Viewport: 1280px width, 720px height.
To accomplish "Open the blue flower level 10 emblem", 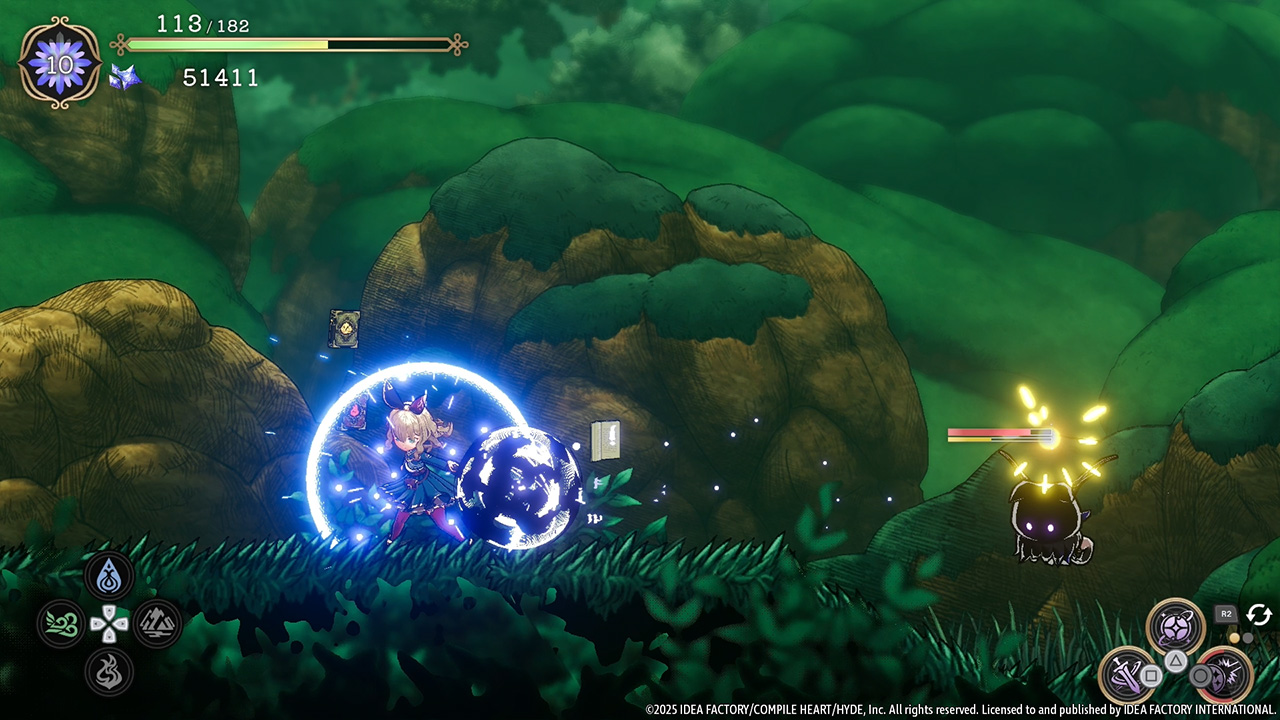I will coord(60,64).
